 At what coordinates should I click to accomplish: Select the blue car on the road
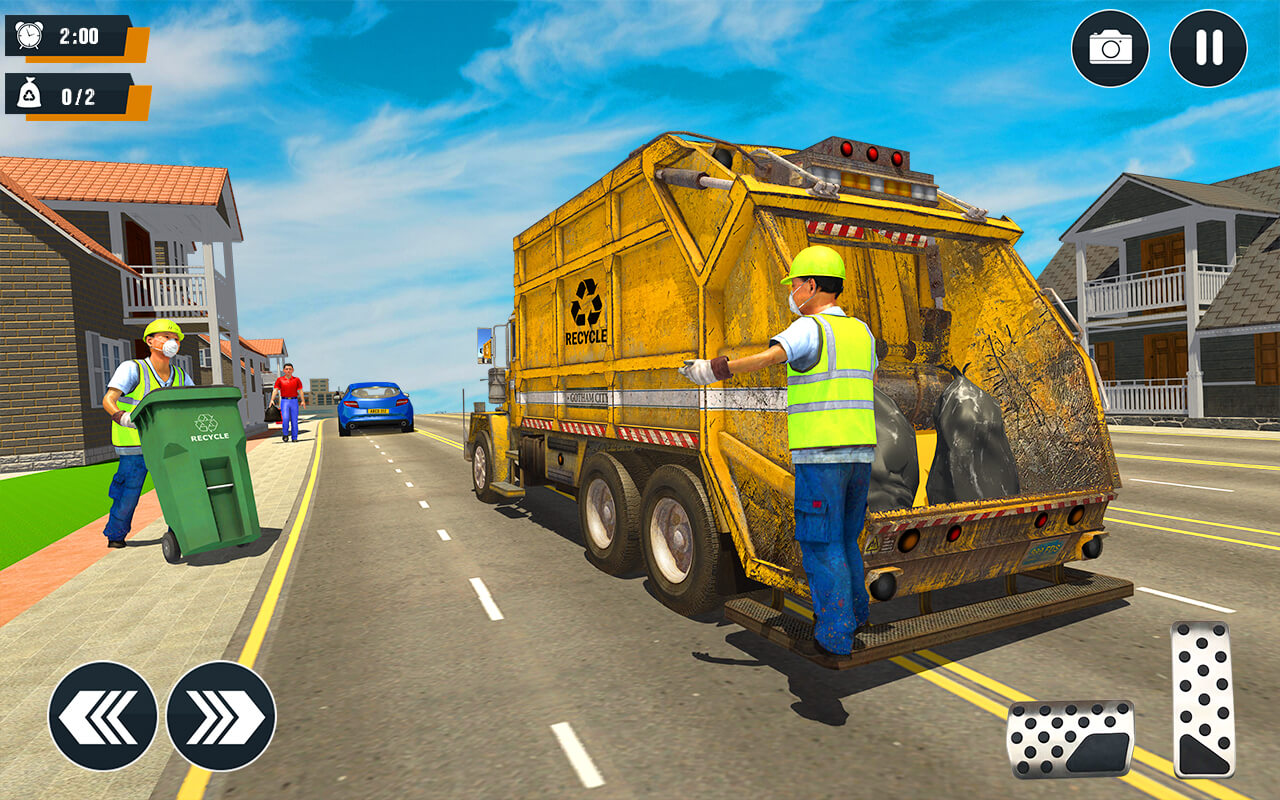[378, 410]
